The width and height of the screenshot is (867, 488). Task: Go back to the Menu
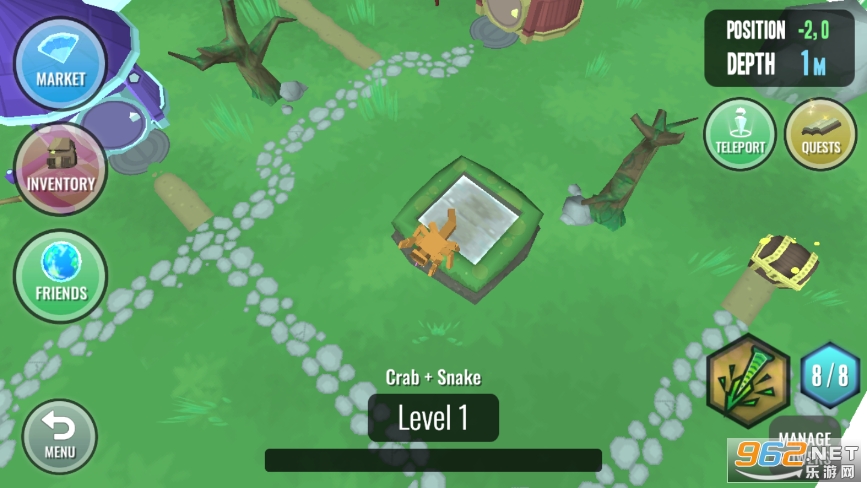59,436
